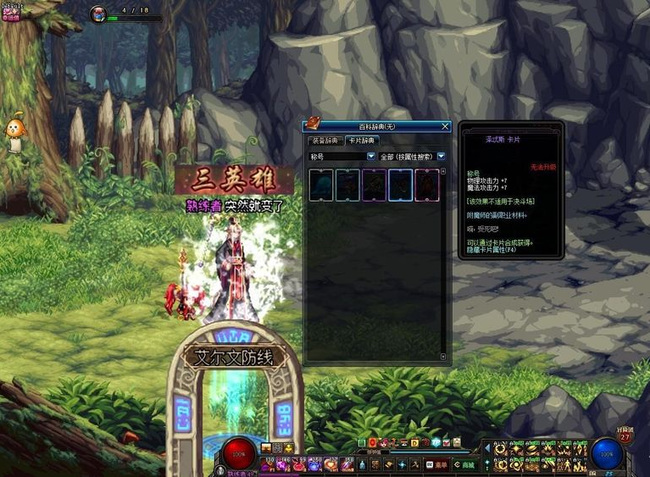This screenshot has width=650, height=477.
Task: Click the 商城 shop button
Action: pos(467,464)
